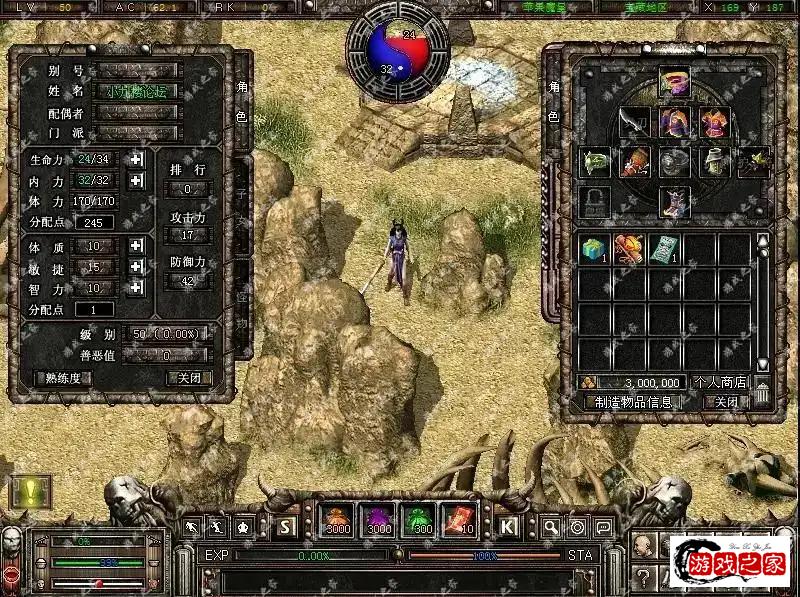The height and width of the screenshot is (597, 800).
Task: Add a point to 内力
Action: coord(136,180)
